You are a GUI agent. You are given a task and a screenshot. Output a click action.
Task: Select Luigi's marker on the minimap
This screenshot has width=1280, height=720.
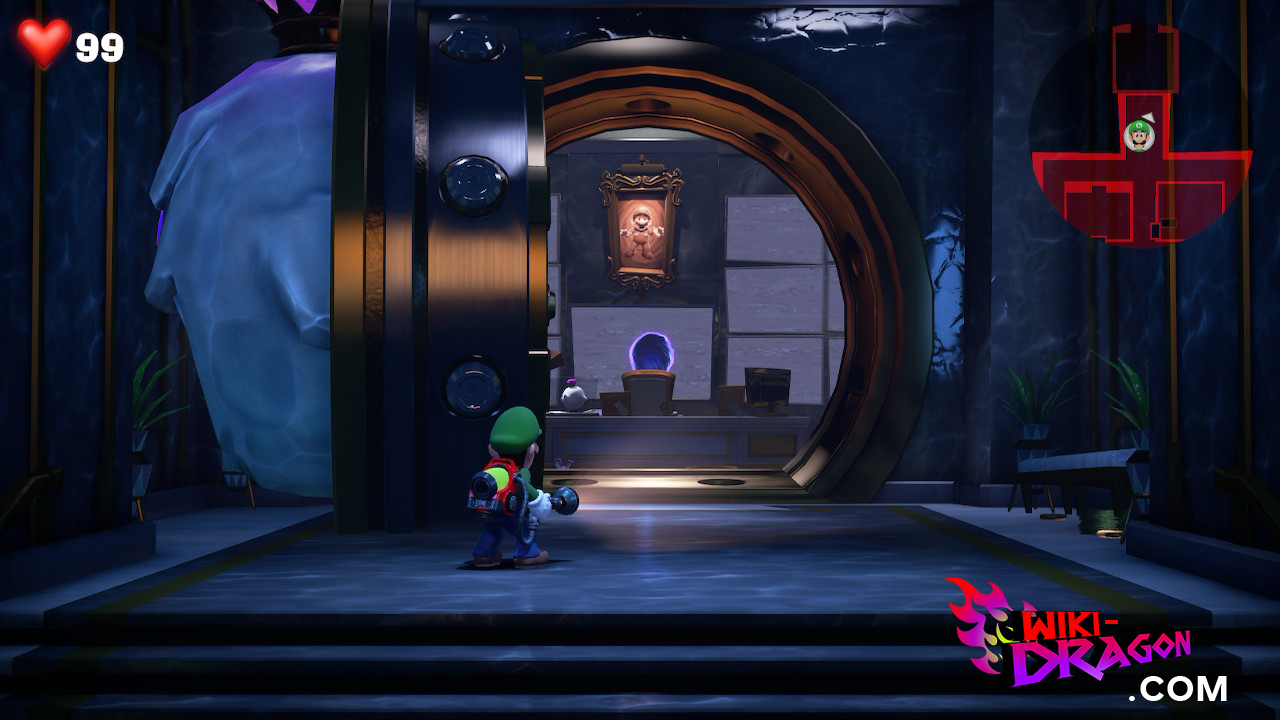pyautogui.click(x=1139, y=134)
